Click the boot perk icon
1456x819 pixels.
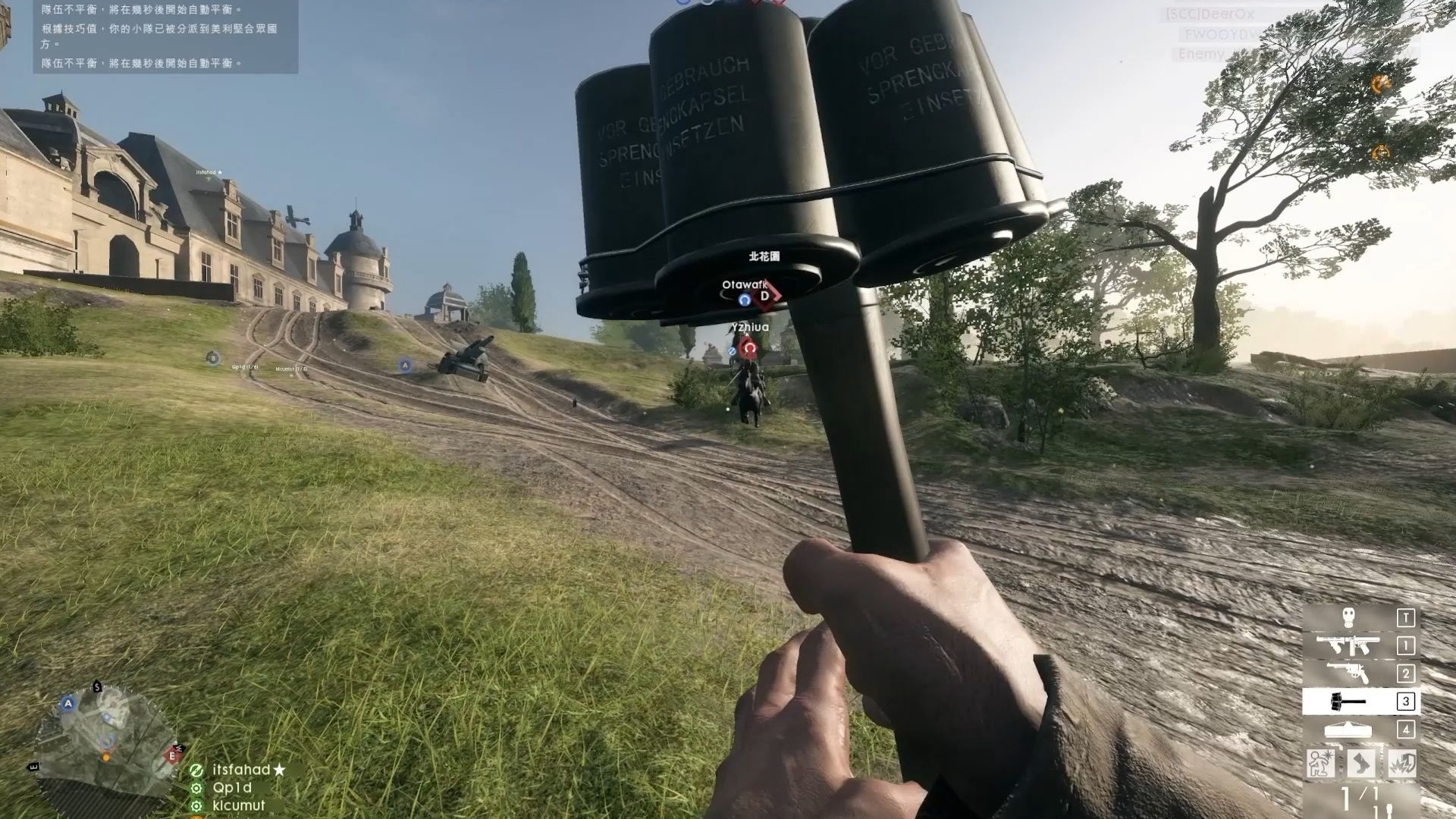pos(1361,763)
